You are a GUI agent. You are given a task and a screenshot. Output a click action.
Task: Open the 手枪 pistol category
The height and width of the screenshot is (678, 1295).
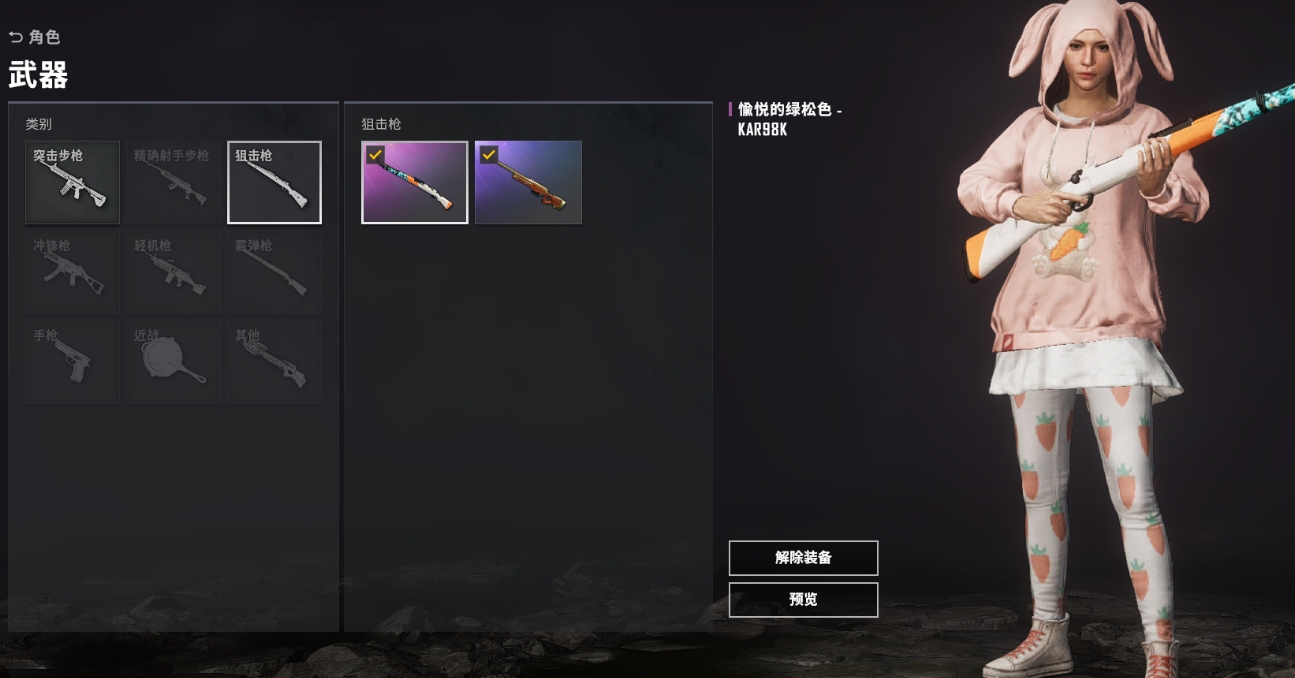pos(73,362)
